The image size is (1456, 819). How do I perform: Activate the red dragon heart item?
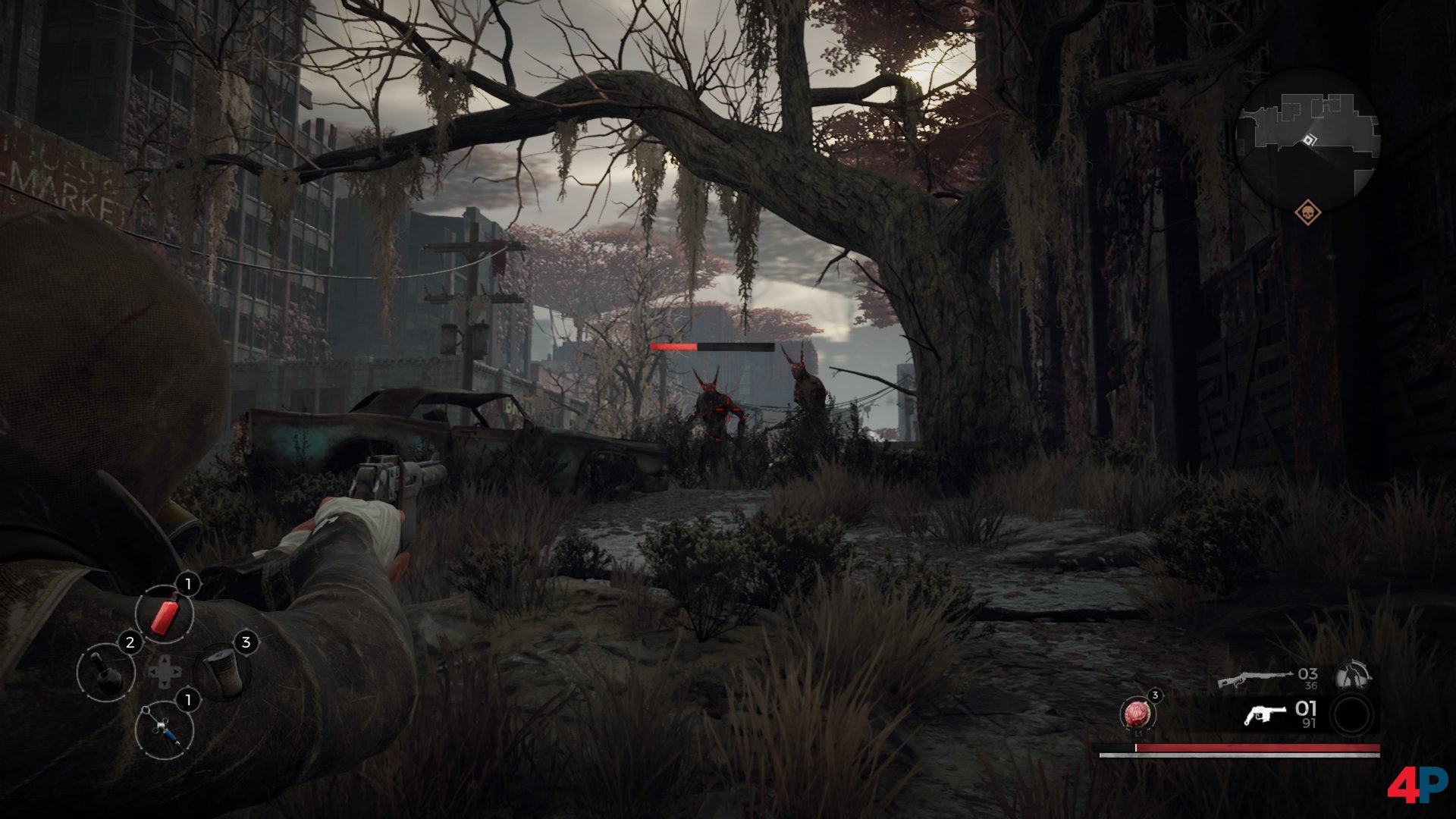click(x=1137, y=713)
